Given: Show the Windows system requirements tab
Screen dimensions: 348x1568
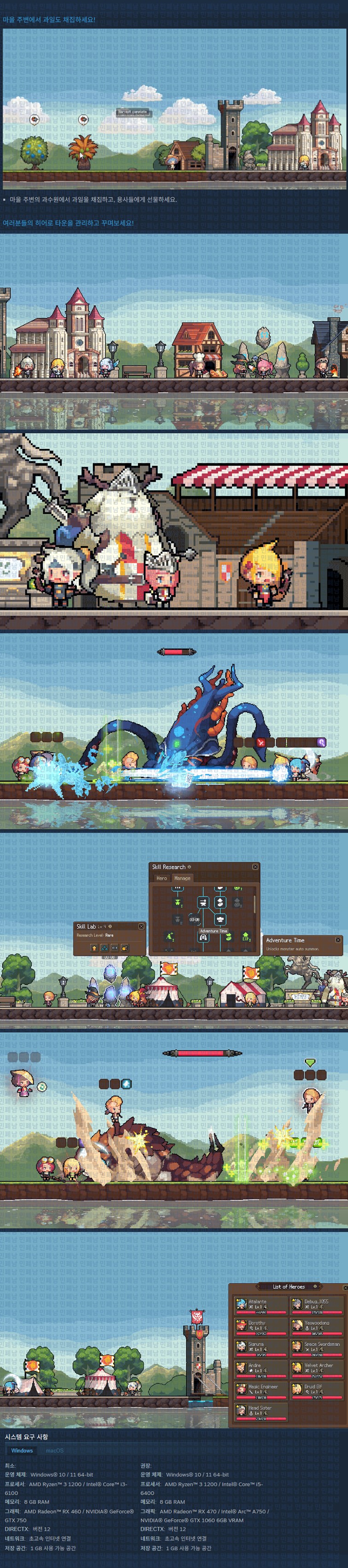Looking at the screenshot, I should [22, 1450].
